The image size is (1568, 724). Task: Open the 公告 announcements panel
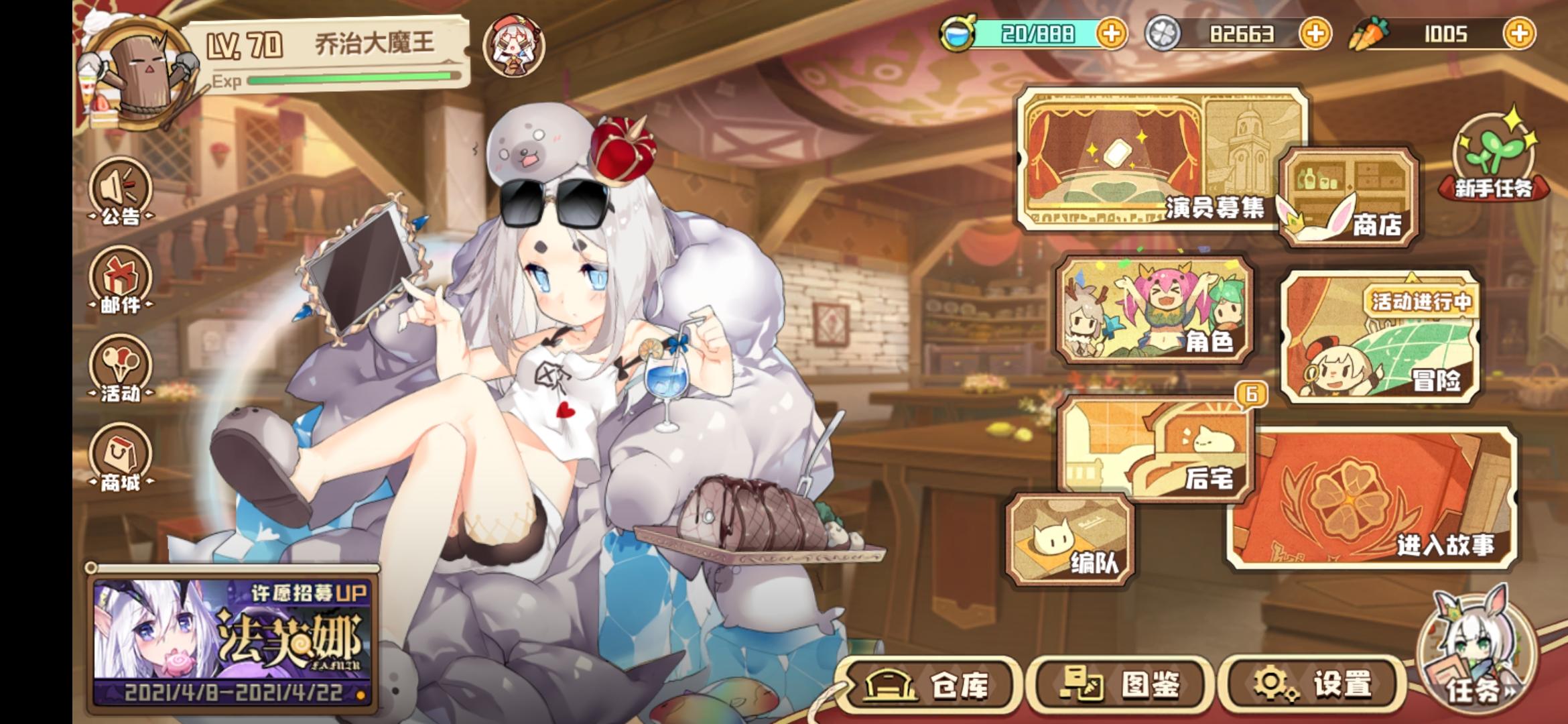pyautogui.click(x=119, y=191)
